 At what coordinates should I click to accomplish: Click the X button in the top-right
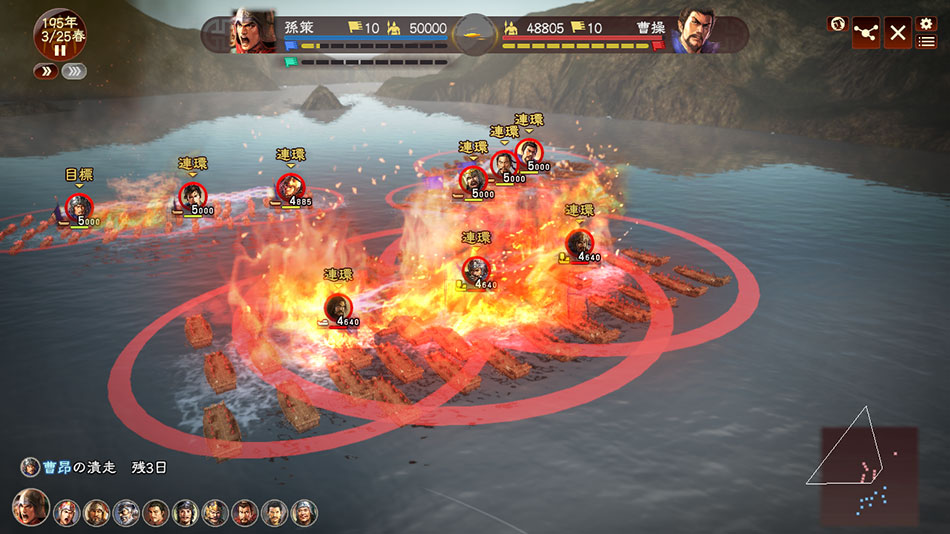897,33
